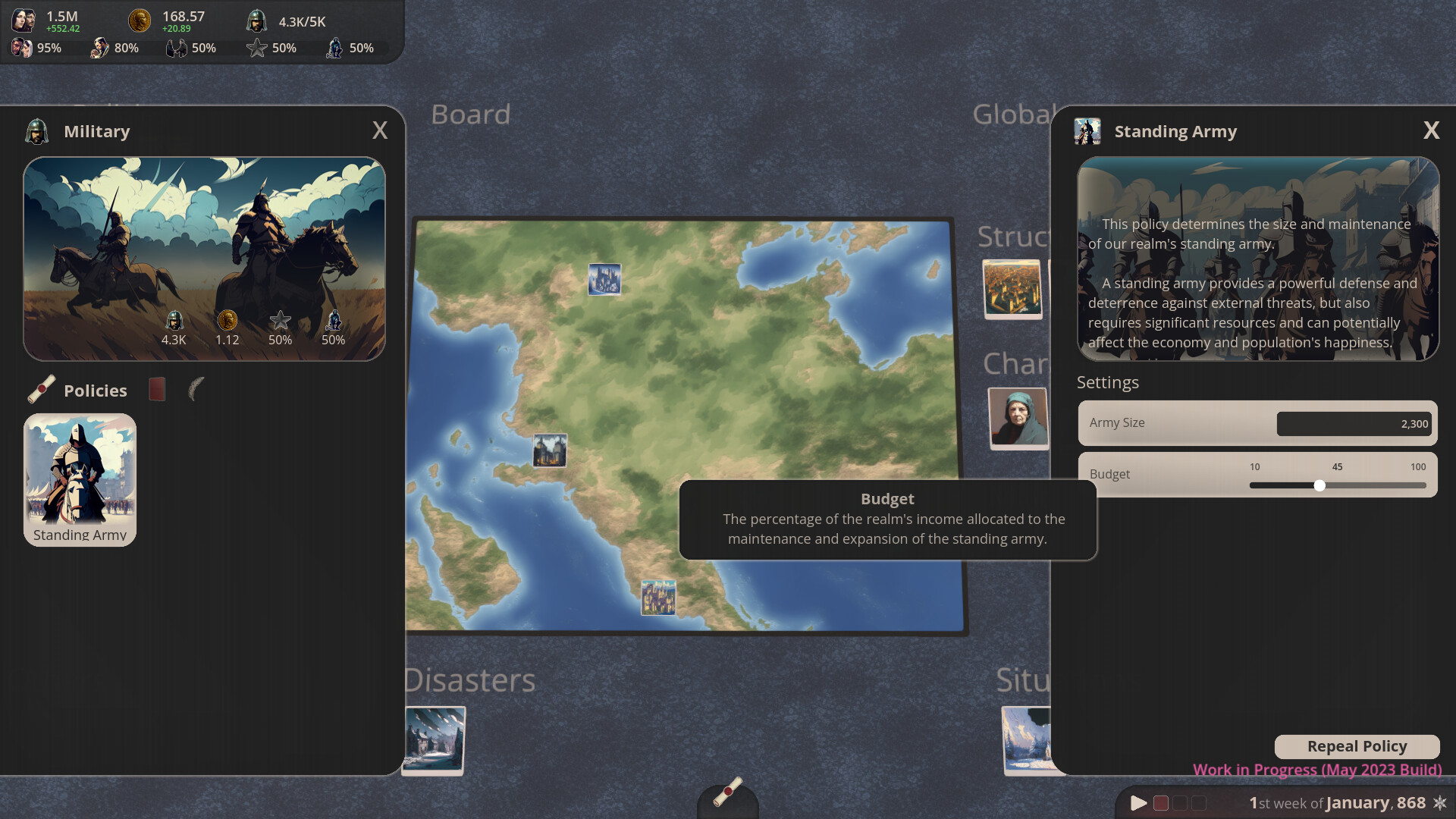Click the Repeal Policy button
1456x819 pixels.
point(1357,746)
